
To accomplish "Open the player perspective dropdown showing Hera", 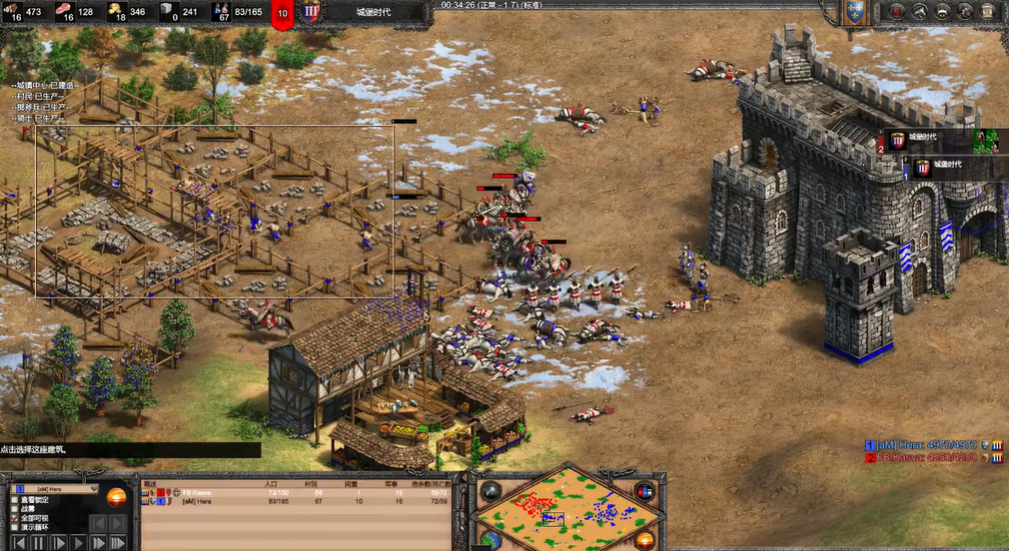I will [55, 489].
